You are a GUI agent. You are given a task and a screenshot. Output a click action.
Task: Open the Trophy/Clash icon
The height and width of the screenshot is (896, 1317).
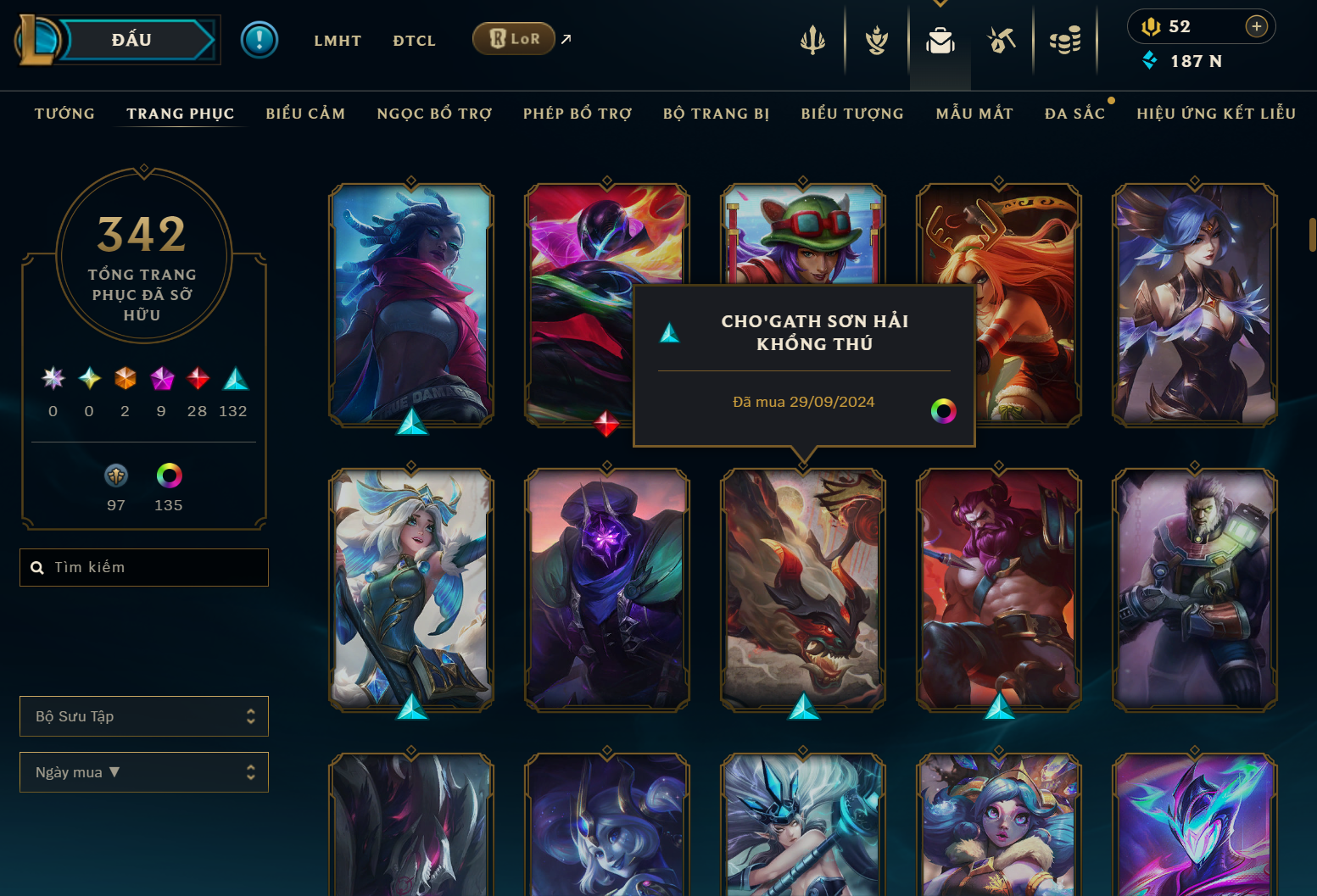coord(875,40)
